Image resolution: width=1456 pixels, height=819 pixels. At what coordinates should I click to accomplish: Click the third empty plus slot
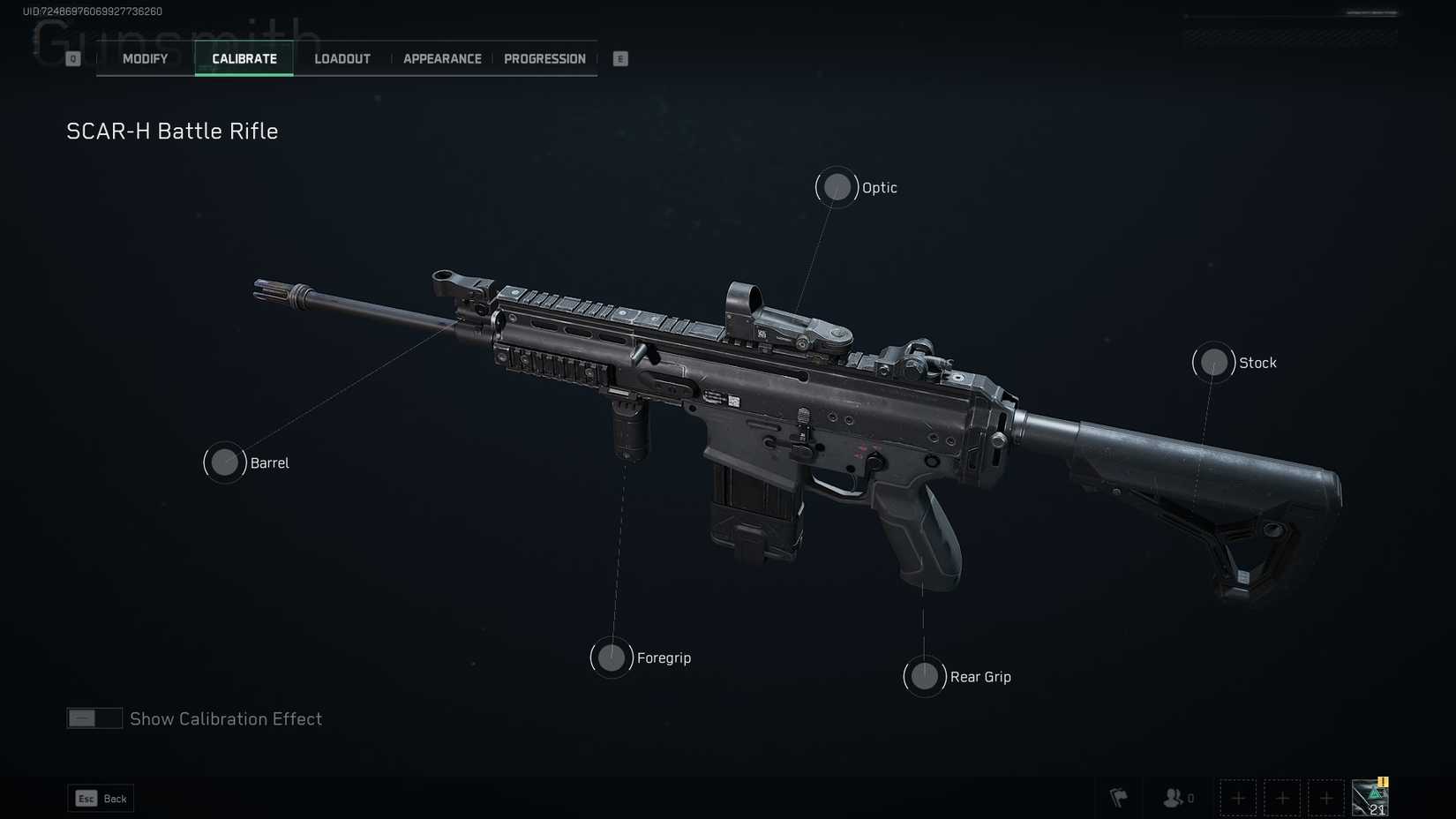[x=1326, y=798]
